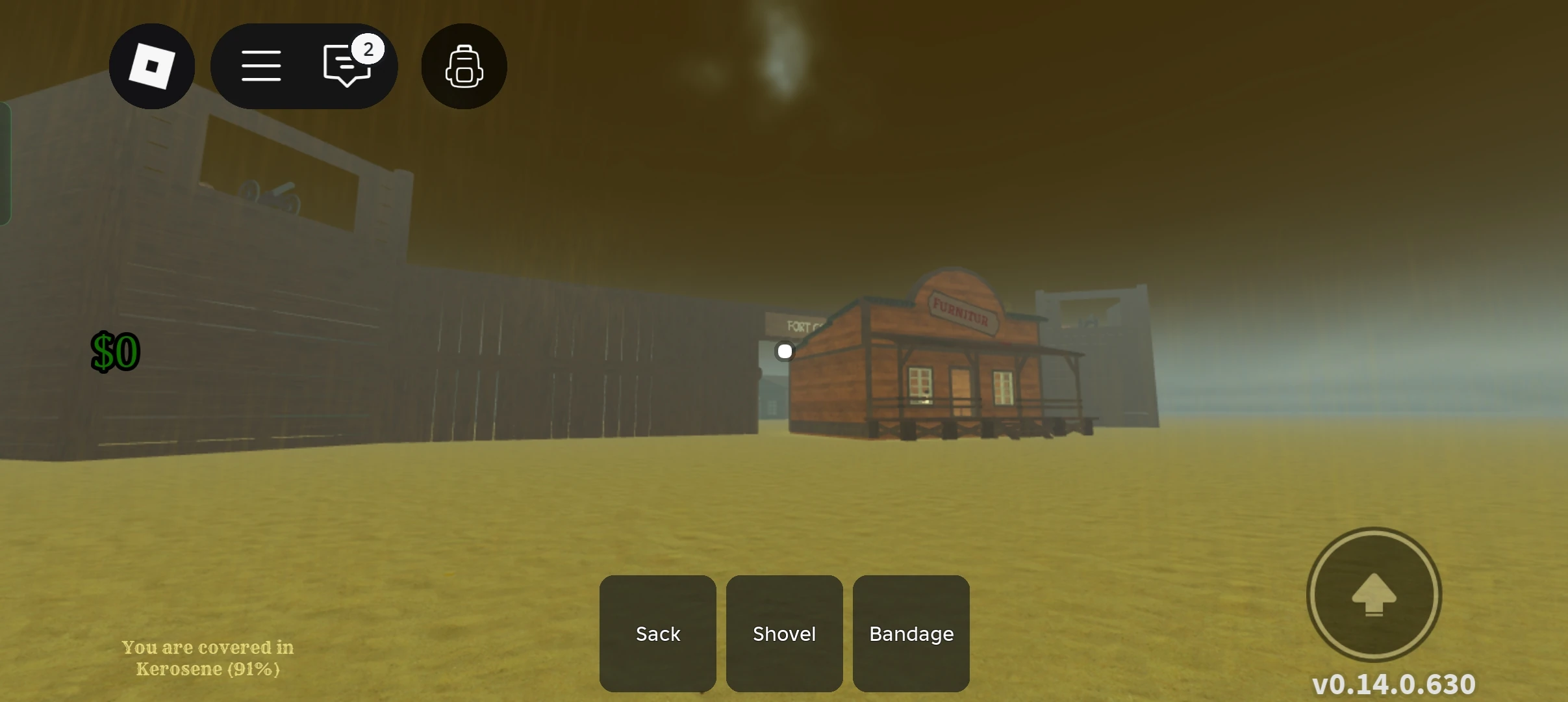
Task: Open the backpack inventory
Action: pyautogui.click(x=463, y=66)
